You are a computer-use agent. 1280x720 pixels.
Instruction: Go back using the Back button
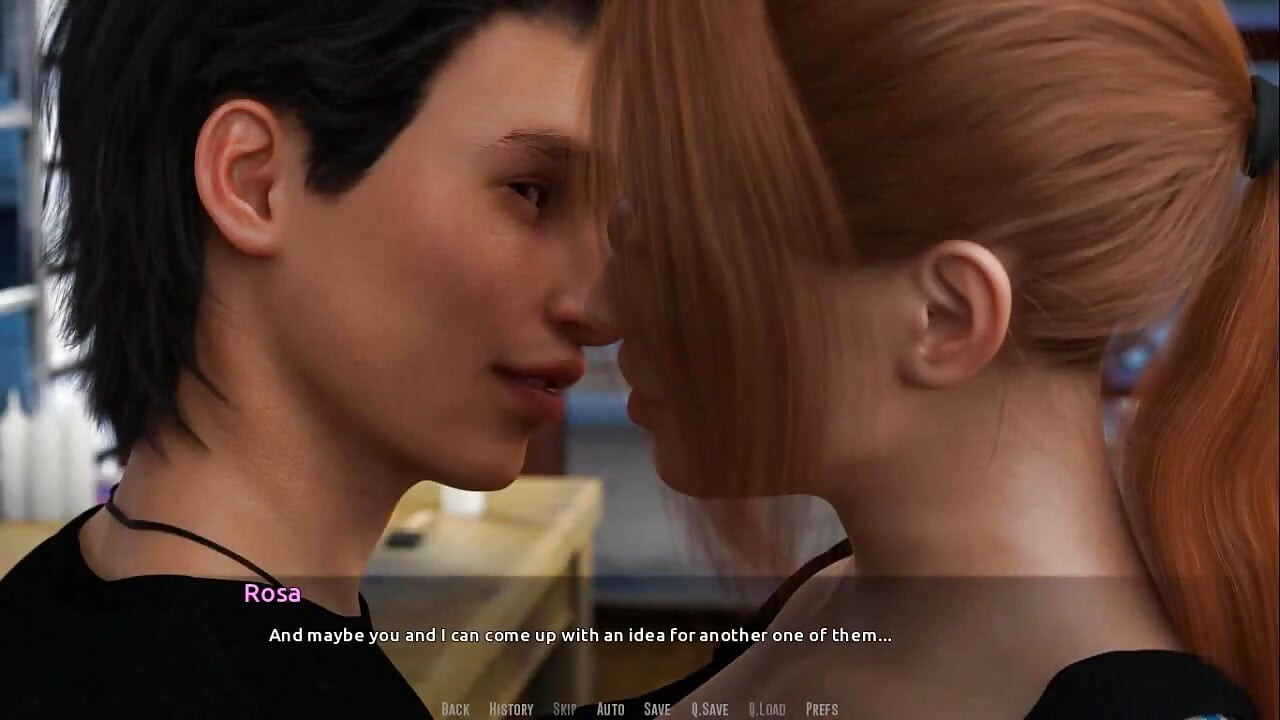pos(455,709)
